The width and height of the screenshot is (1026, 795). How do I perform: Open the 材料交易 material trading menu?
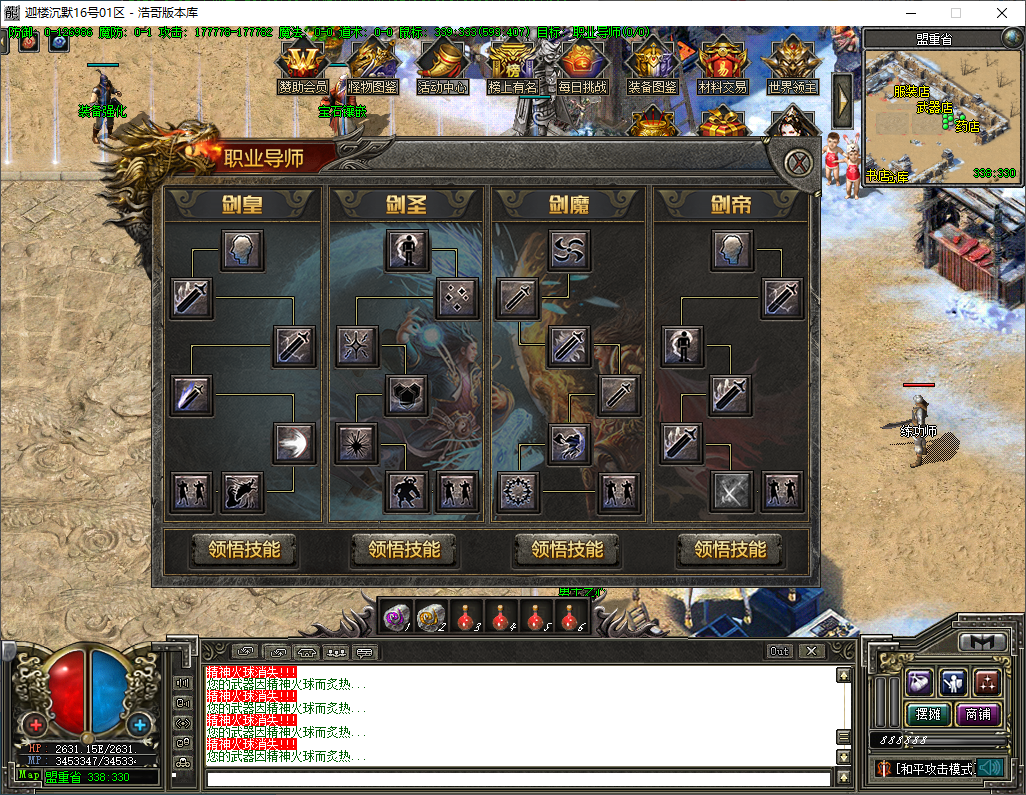tap(722, 67)
